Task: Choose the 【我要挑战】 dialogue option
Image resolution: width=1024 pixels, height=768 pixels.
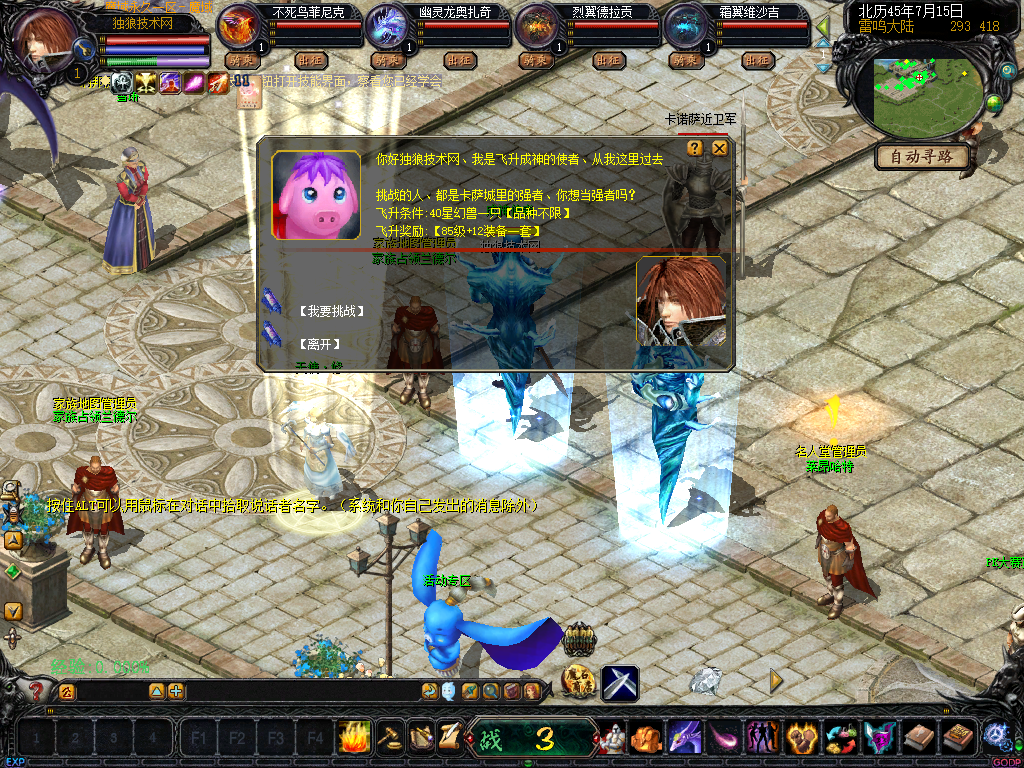Action: (330, 311)
